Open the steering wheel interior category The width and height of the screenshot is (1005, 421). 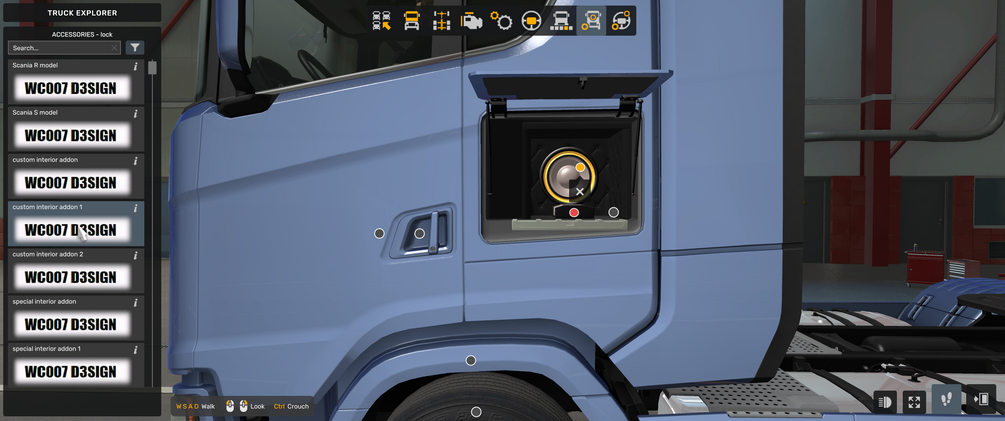531,21
